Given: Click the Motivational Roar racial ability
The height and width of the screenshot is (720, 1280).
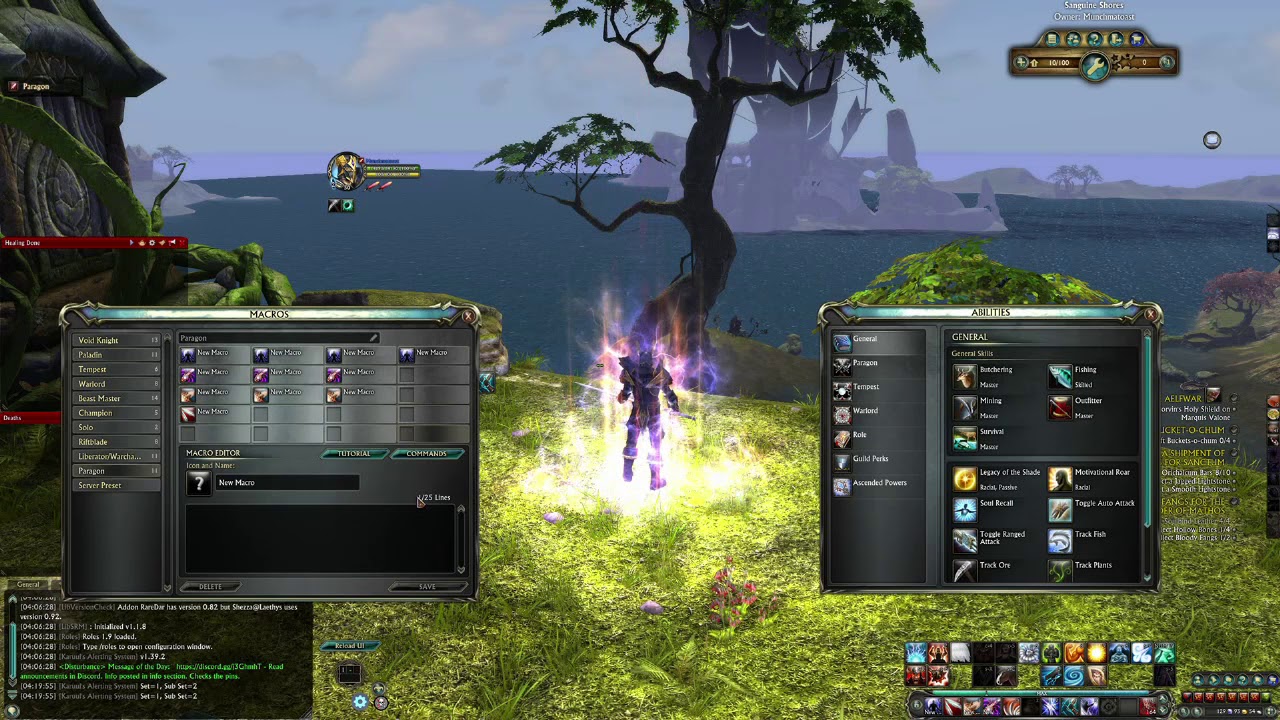Looking at the screenshot, I should click(x=1060, y=479).
